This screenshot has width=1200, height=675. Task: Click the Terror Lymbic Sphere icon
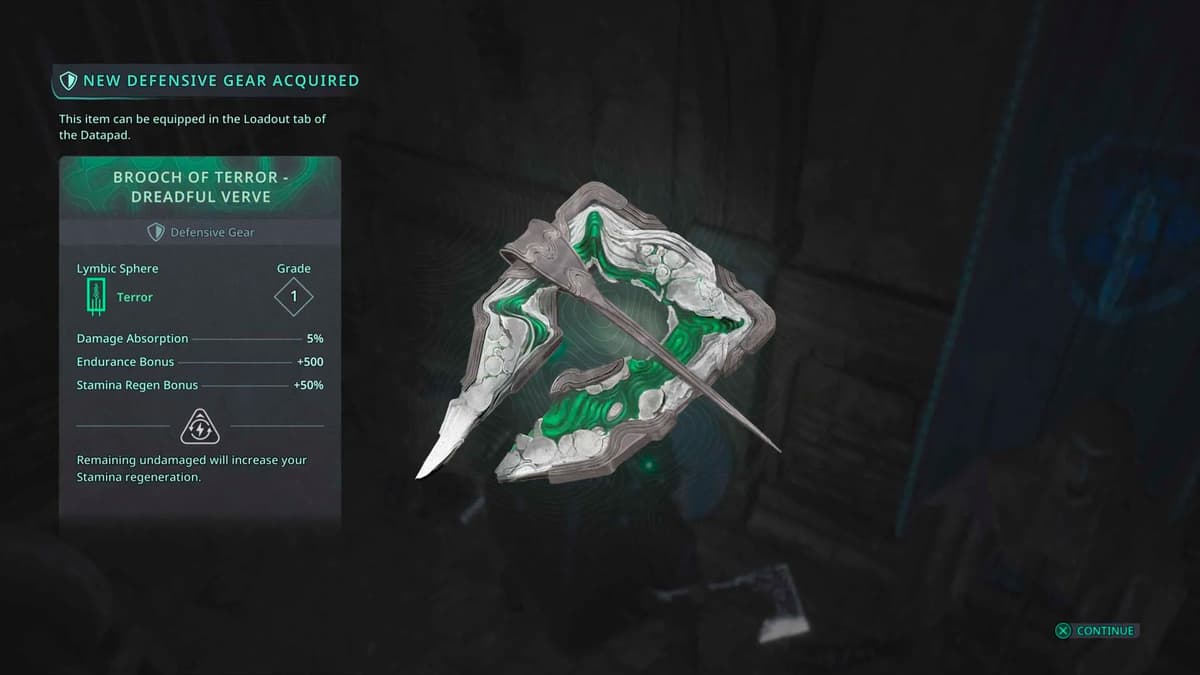pos(96,297)
